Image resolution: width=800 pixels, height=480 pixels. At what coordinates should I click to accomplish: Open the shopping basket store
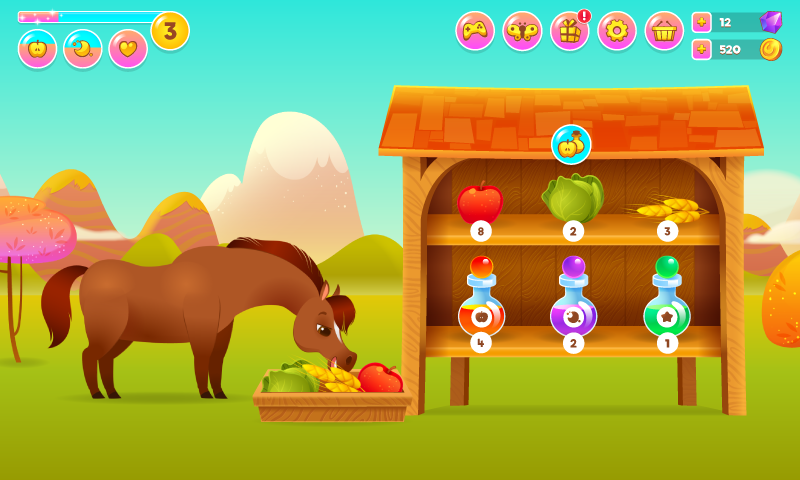click(664, 31)
